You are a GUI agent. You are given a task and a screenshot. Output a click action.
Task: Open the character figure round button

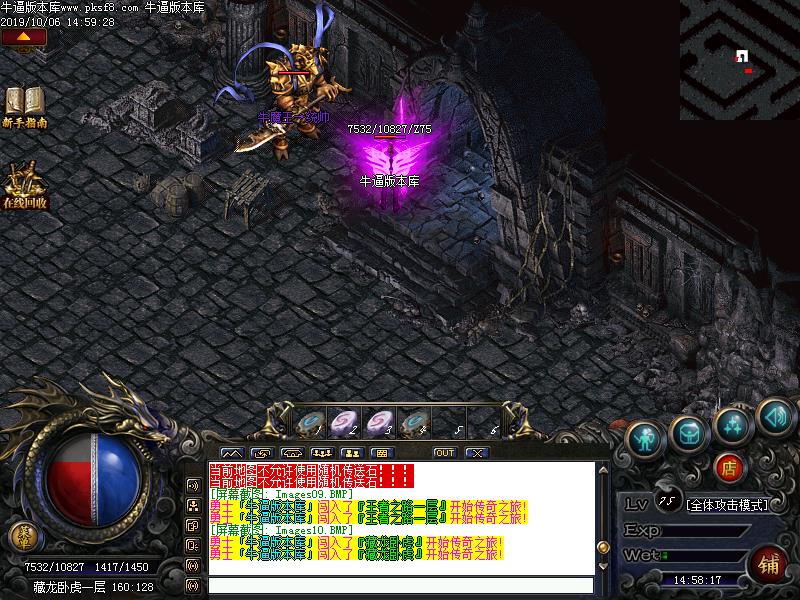point(645,437)
